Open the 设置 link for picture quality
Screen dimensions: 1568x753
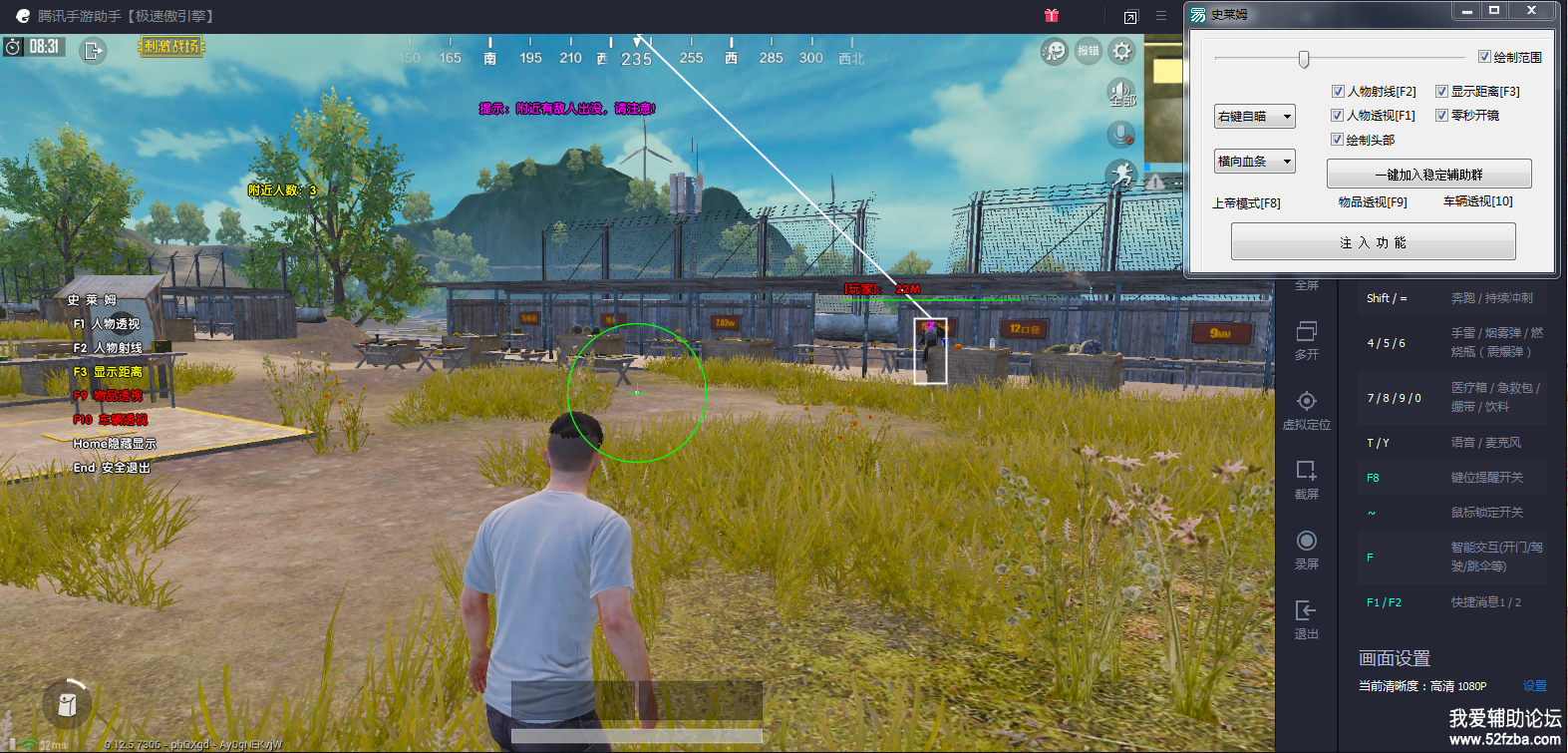point(1534,686)
